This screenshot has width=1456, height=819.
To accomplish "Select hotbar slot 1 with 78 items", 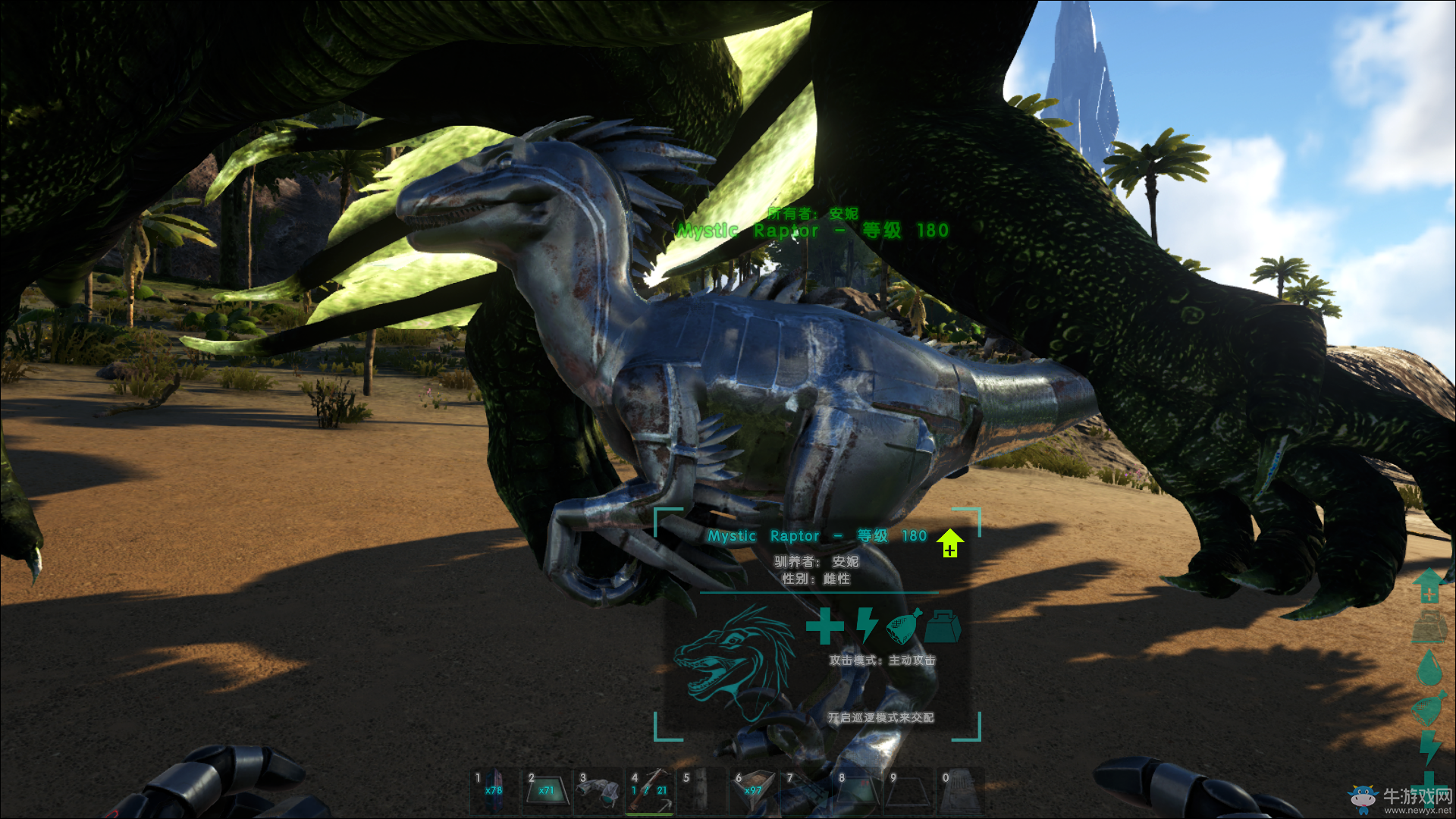I will [494, 789].
